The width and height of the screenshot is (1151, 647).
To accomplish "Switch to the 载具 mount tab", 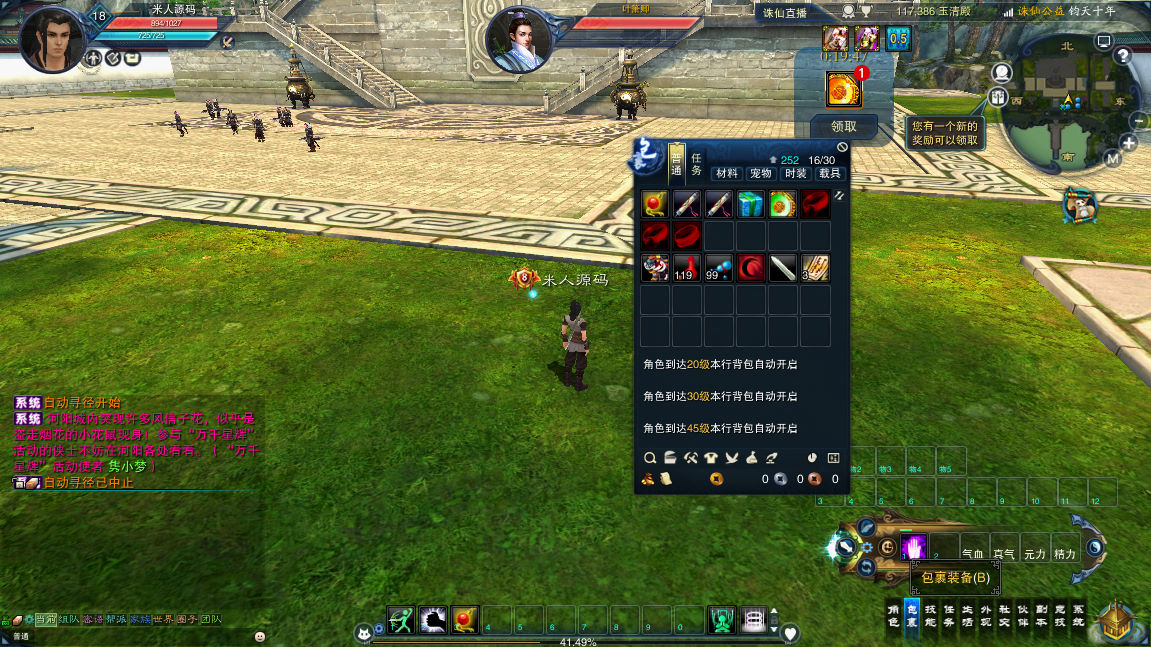I will 830,173.
